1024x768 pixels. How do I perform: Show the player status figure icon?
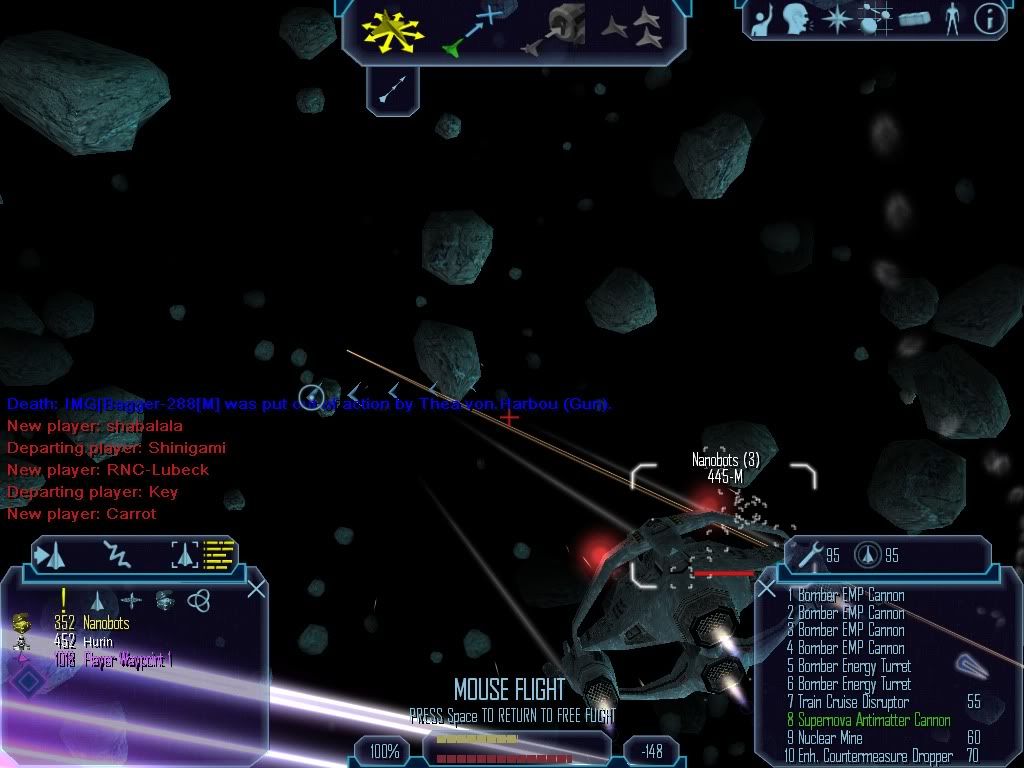(951, 19)
